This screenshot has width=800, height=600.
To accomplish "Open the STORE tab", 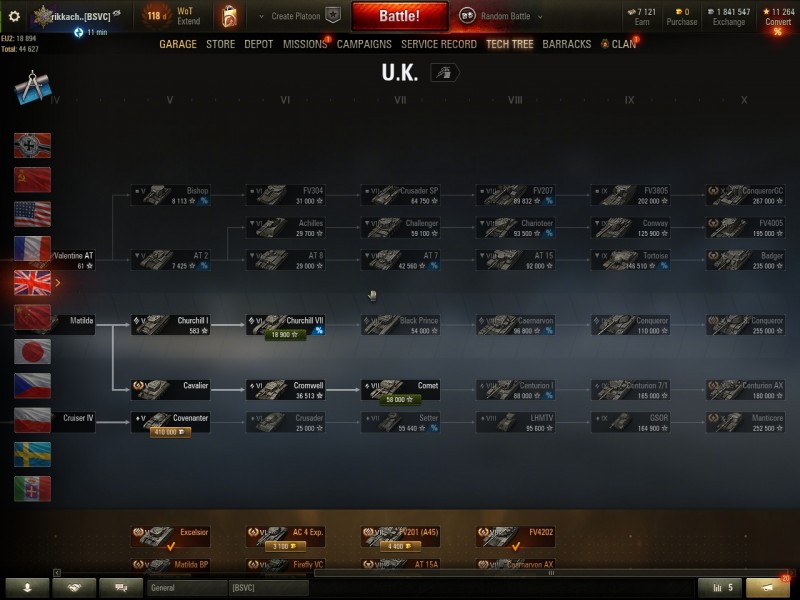I will pyautogui.click(x=221, y=45).
